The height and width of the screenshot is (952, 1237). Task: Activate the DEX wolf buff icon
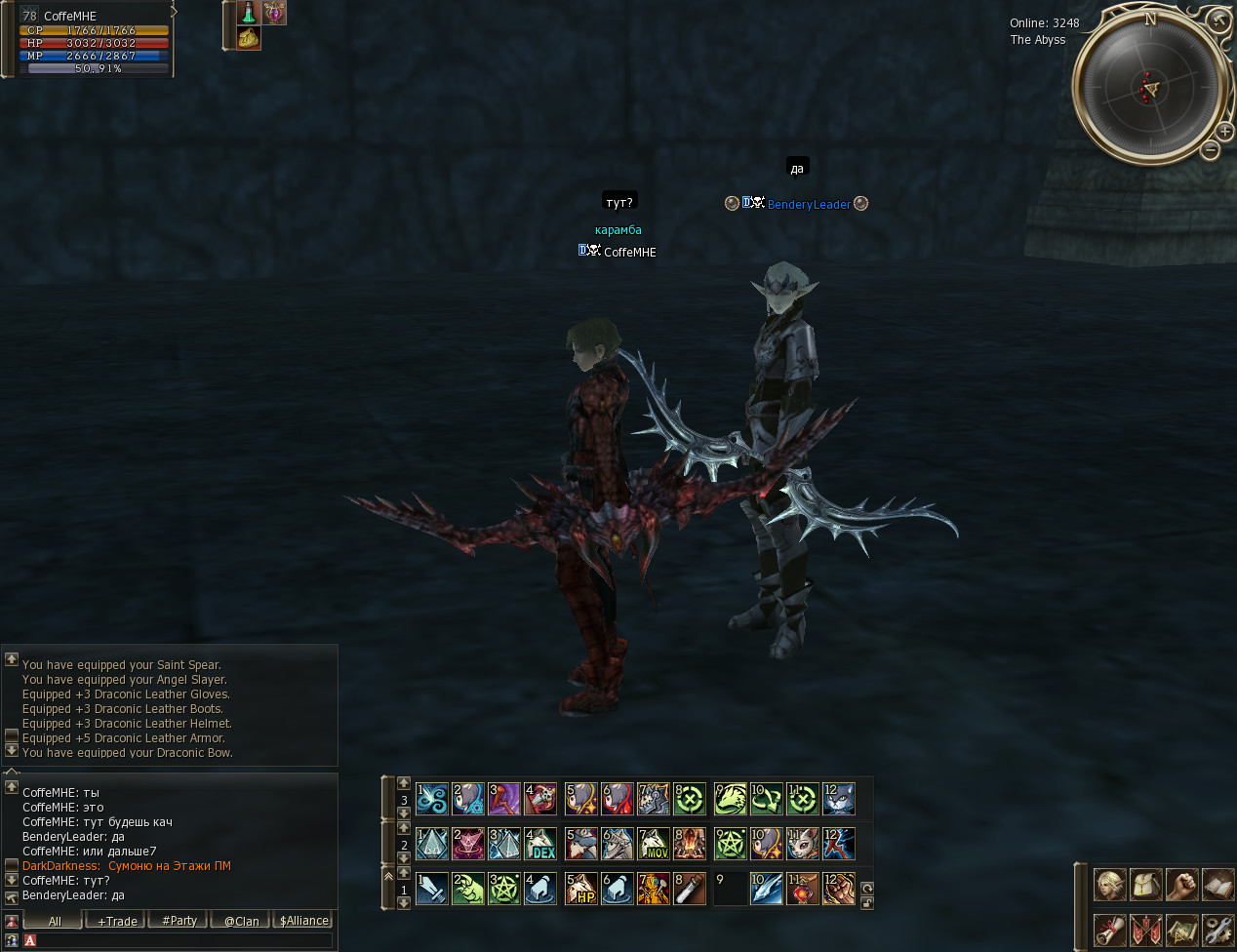540,844
